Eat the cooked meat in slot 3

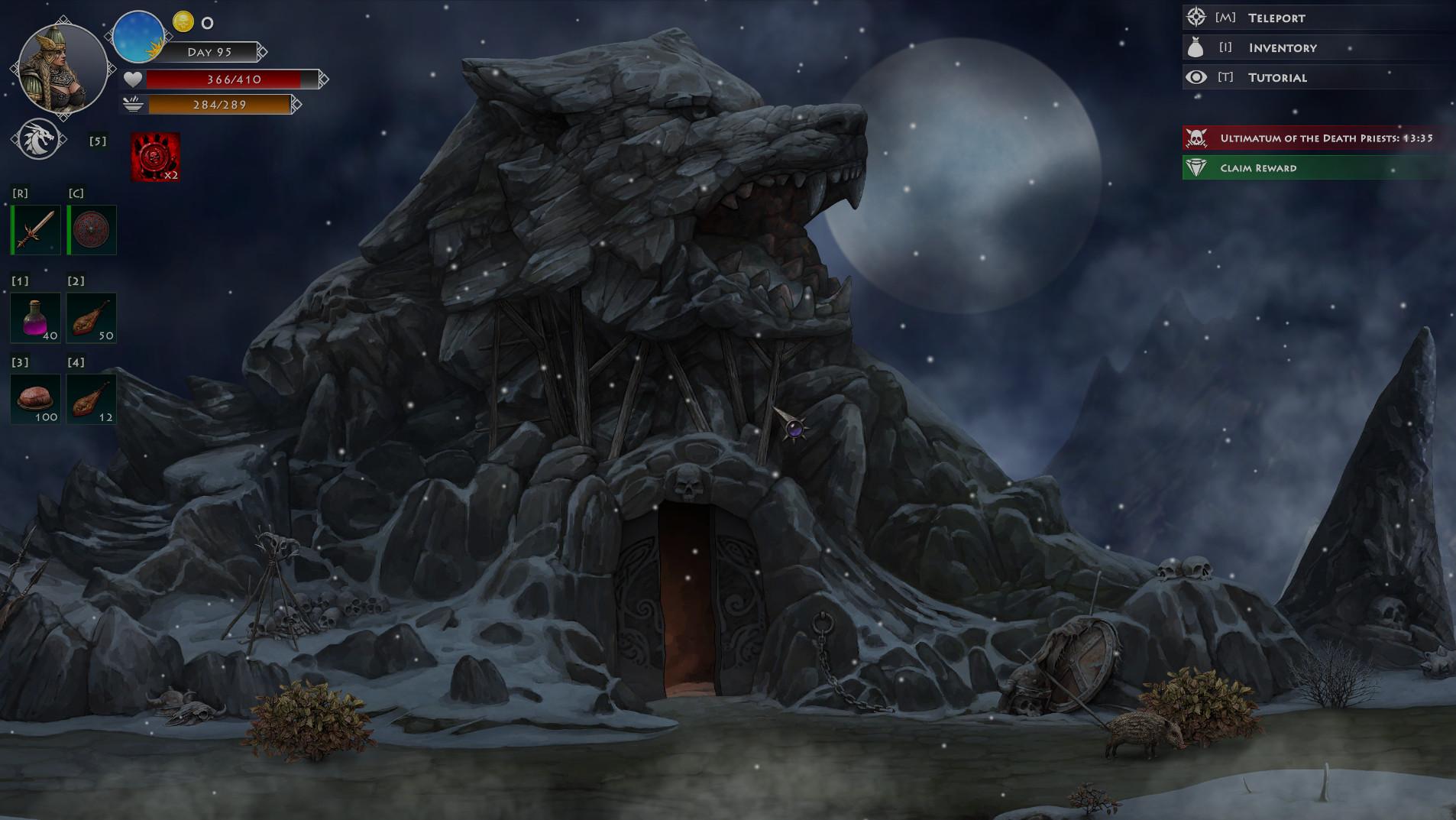(35, 397)
